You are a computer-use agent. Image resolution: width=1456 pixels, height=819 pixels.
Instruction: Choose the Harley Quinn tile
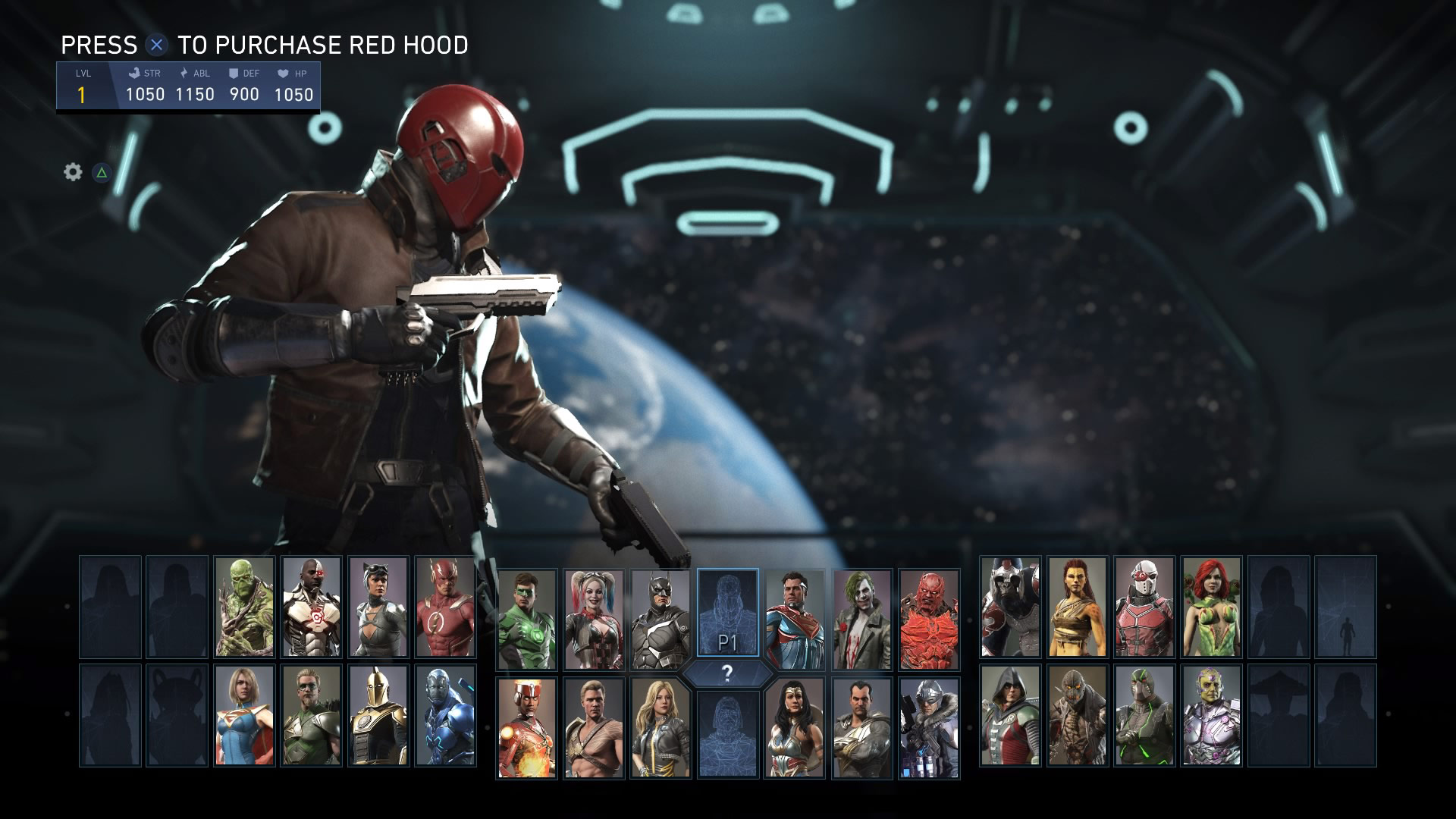point(594,619)
